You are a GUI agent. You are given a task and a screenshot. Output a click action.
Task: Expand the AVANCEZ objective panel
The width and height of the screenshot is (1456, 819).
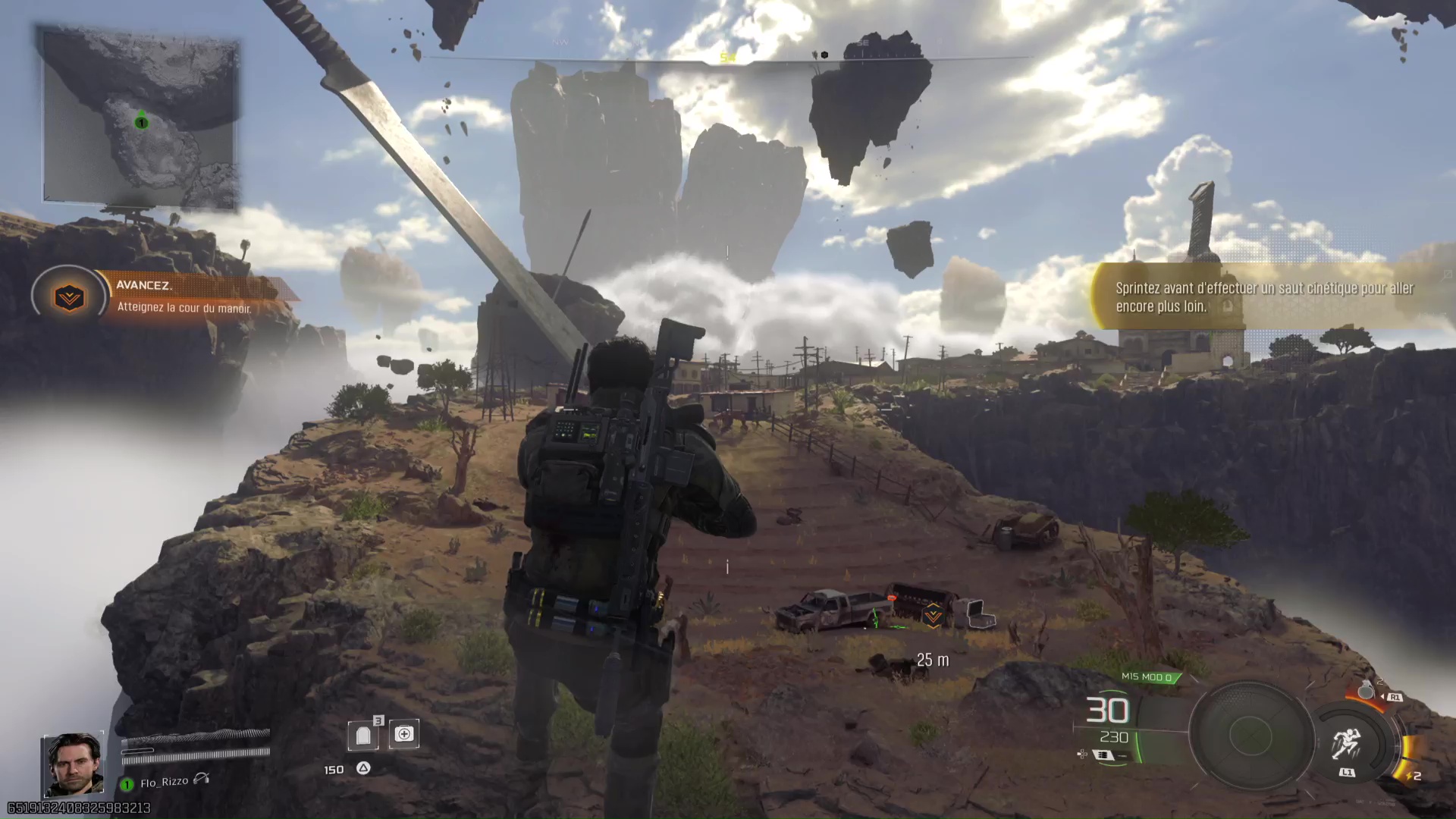182,296
